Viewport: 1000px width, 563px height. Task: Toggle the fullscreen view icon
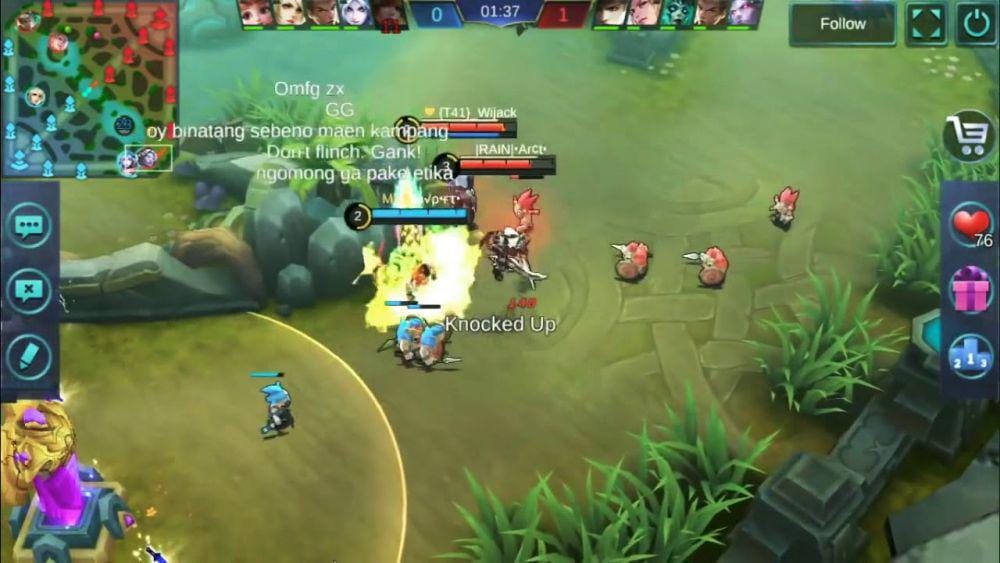click(x=926, y=24)
